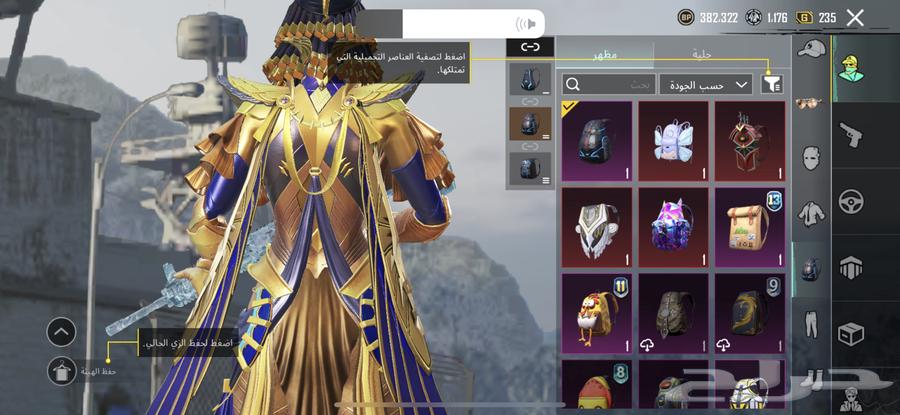The image size is (900, 415).
Task: Switch to the weapon skins section
Action: pos(851,133)
